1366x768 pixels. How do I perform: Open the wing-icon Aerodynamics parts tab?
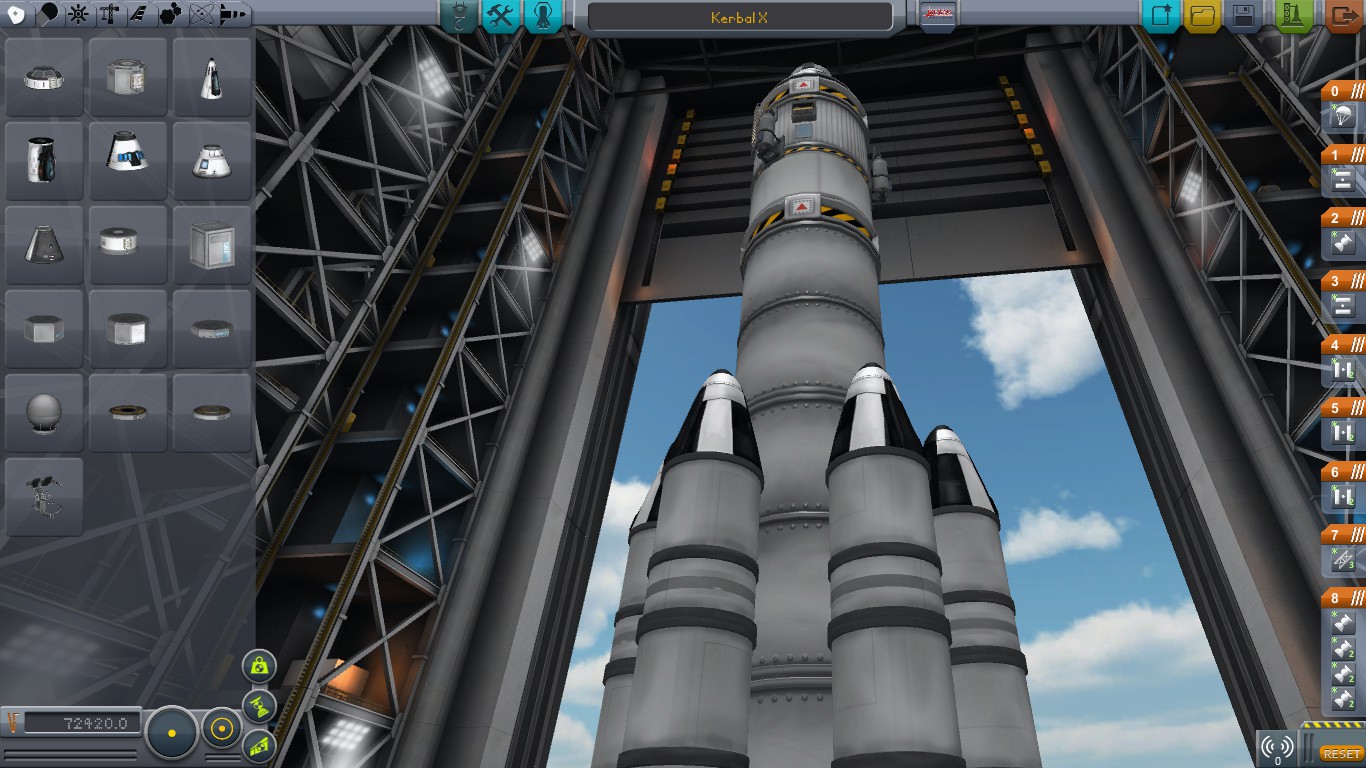tap(140, 14)
